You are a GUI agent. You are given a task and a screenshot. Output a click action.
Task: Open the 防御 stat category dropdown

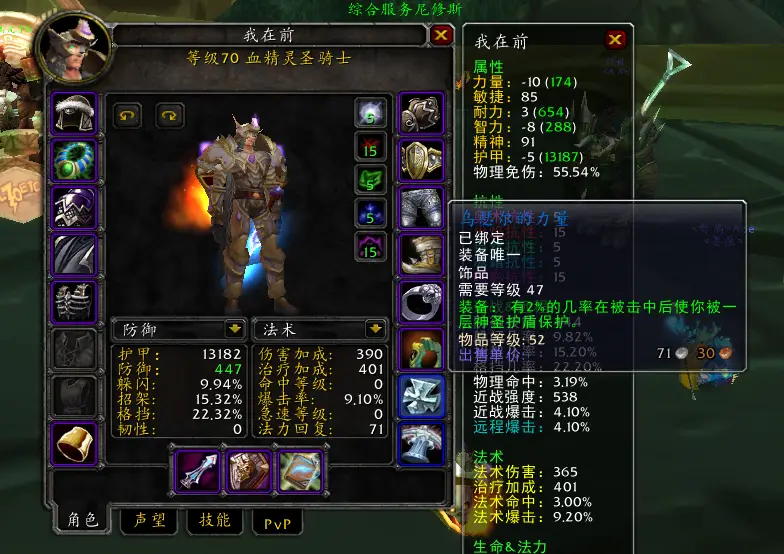point(235,328)
